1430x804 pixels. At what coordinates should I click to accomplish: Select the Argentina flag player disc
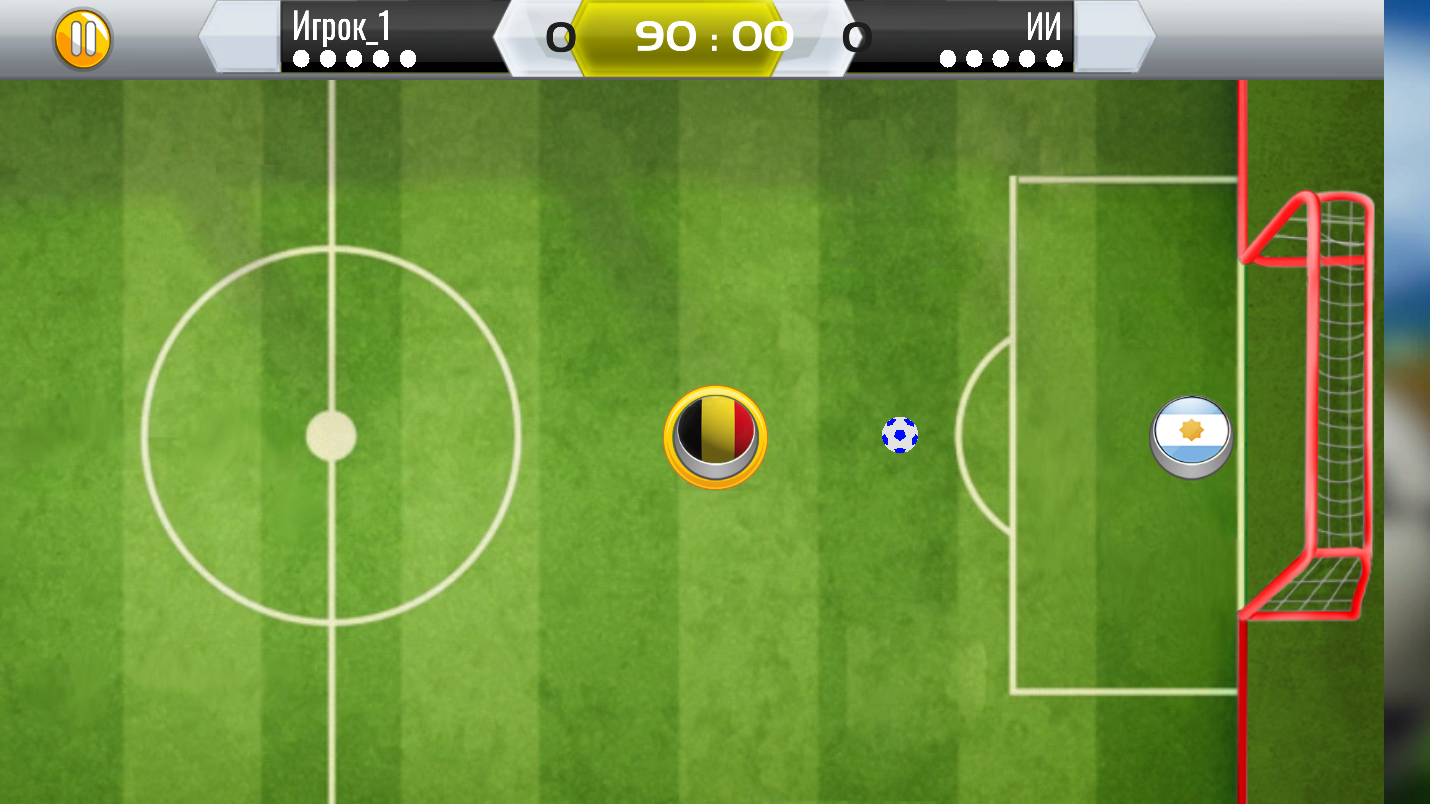tap(1190, 435)
